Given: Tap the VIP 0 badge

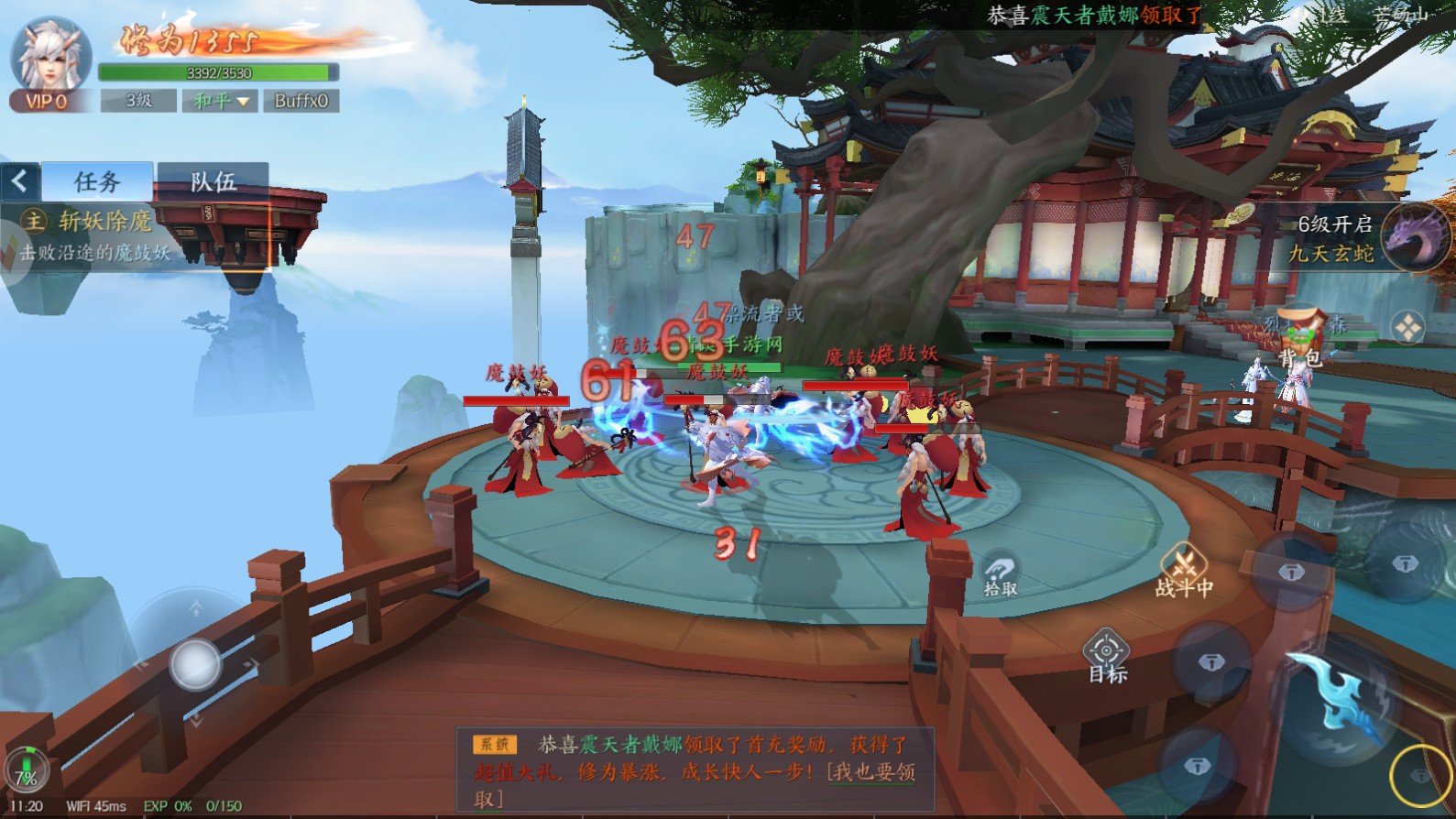Looking at the screenshot, I should (48, 101).
